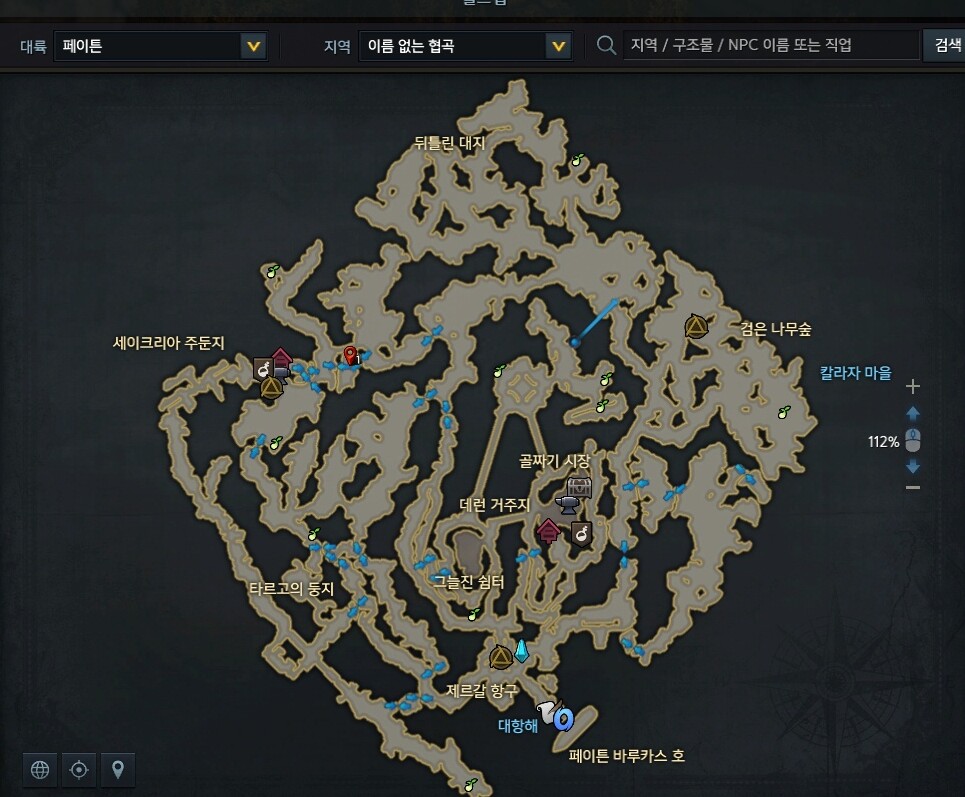The height and width of the screenshot is (797, 965).
Task: Go to the 칼라자 마을 map link
Action: point(855,373)
